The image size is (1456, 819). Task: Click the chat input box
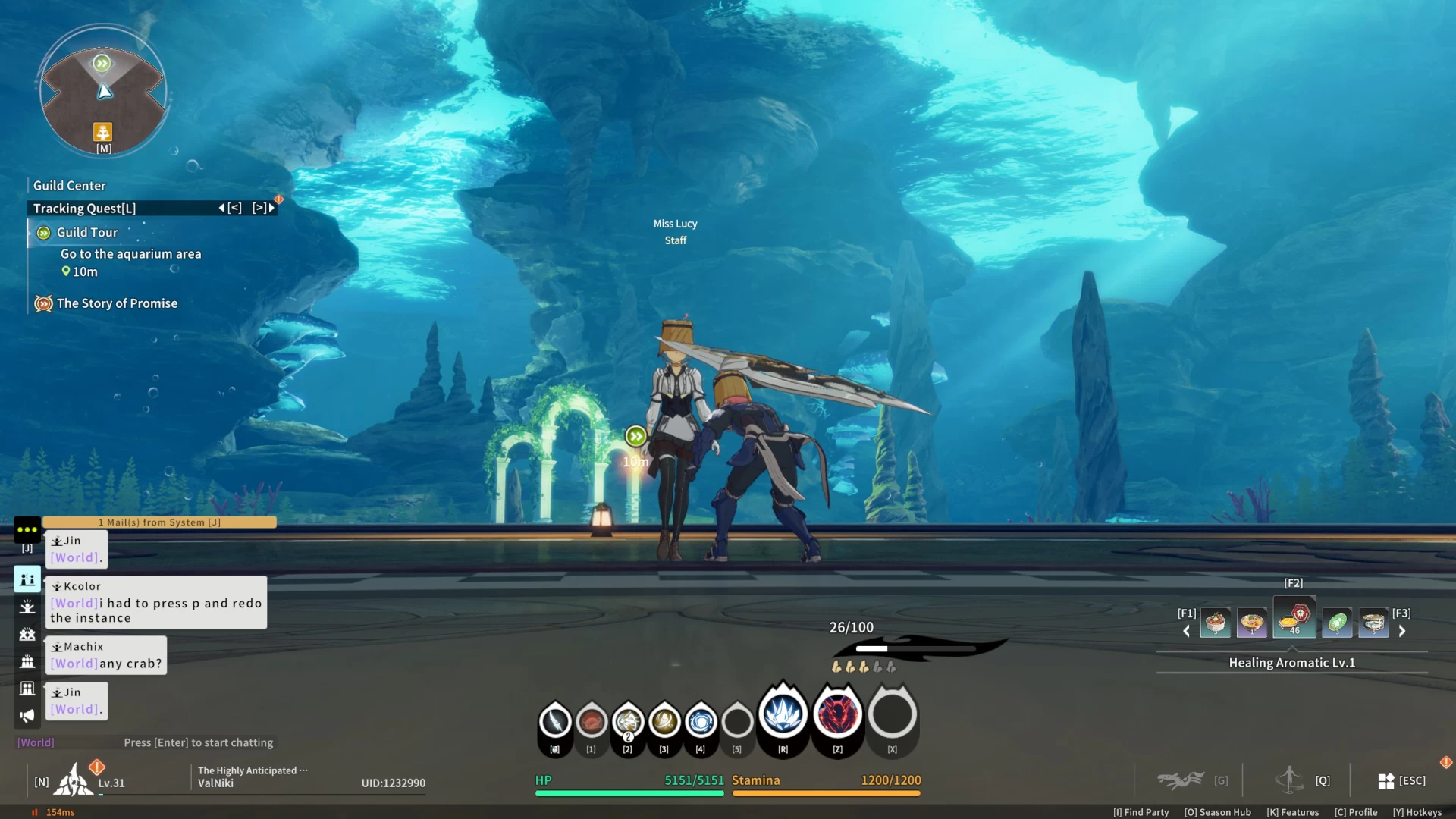click(197, 743)
